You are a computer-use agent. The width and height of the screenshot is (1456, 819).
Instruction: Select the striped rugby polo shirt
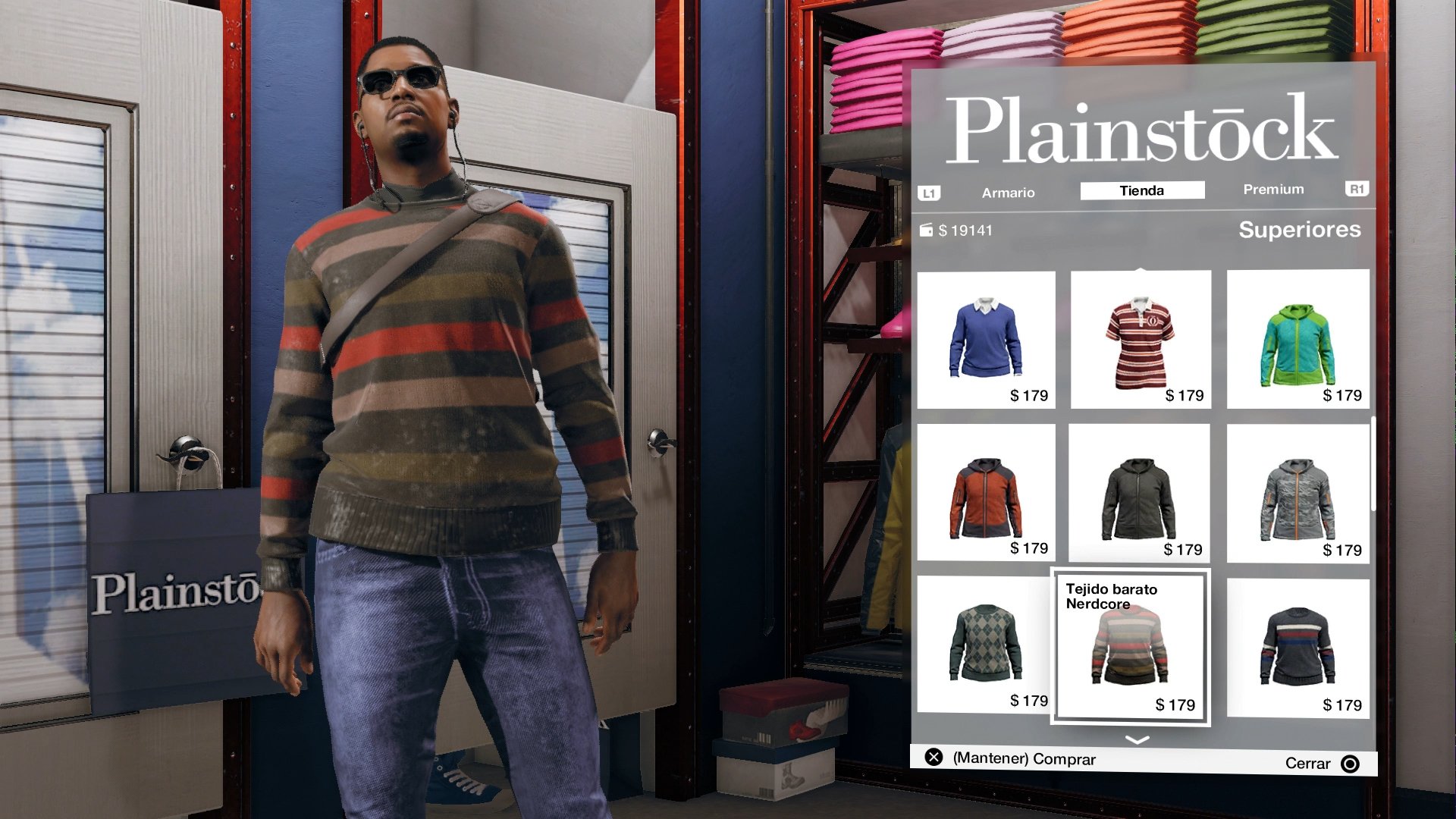1141,338
